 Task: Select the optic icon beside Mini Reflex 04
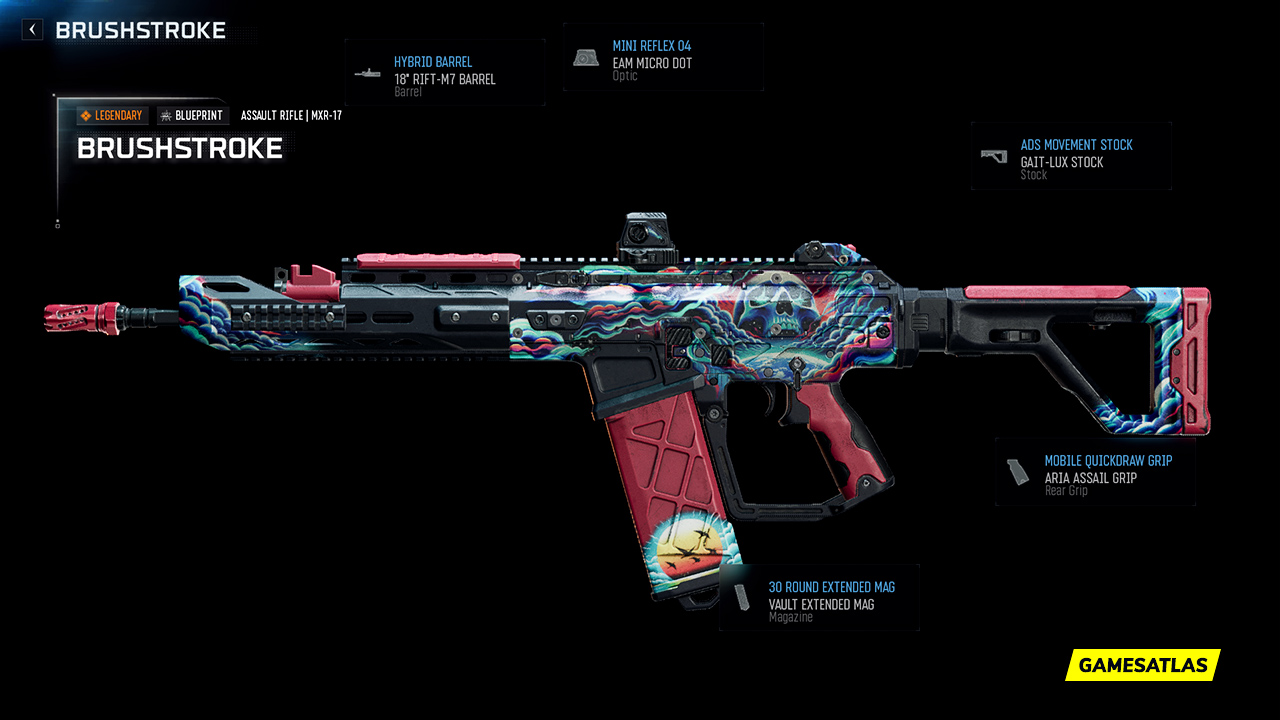(585, 56)
